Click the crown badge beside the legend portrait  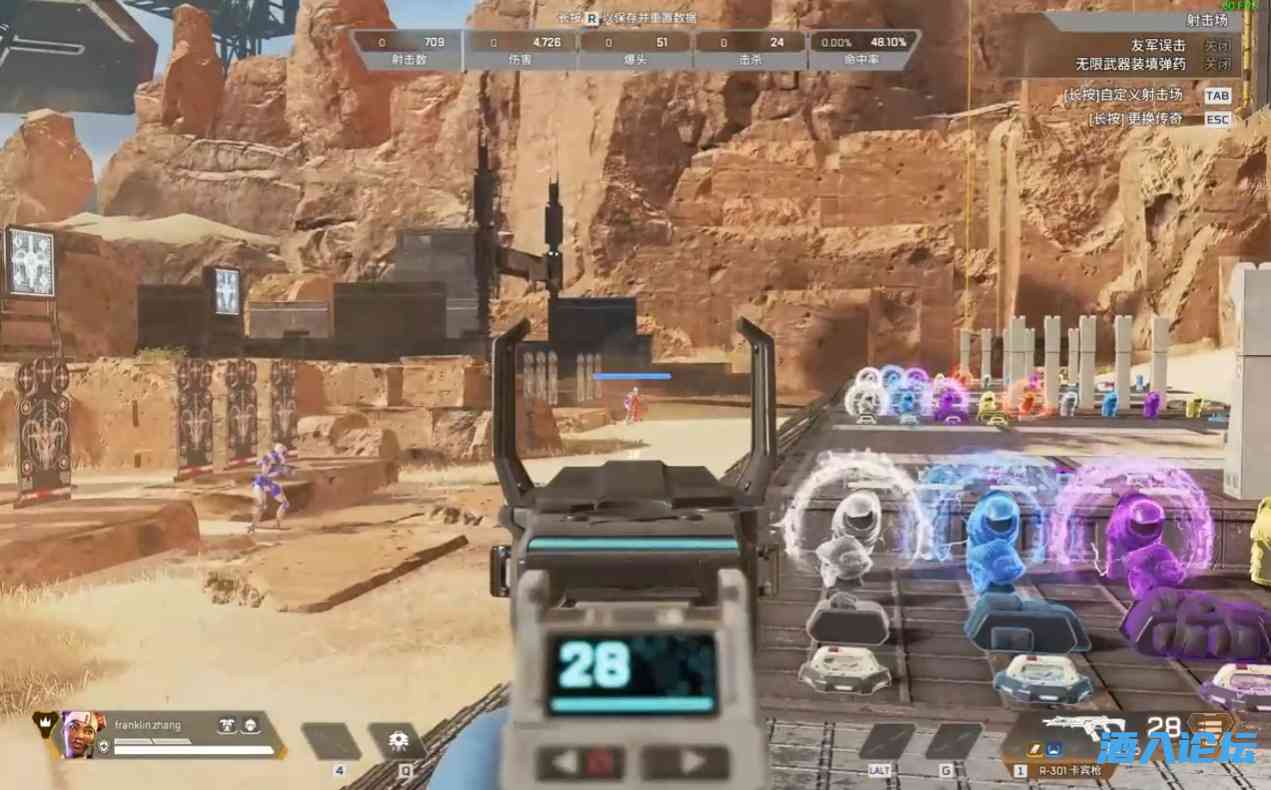43,723
